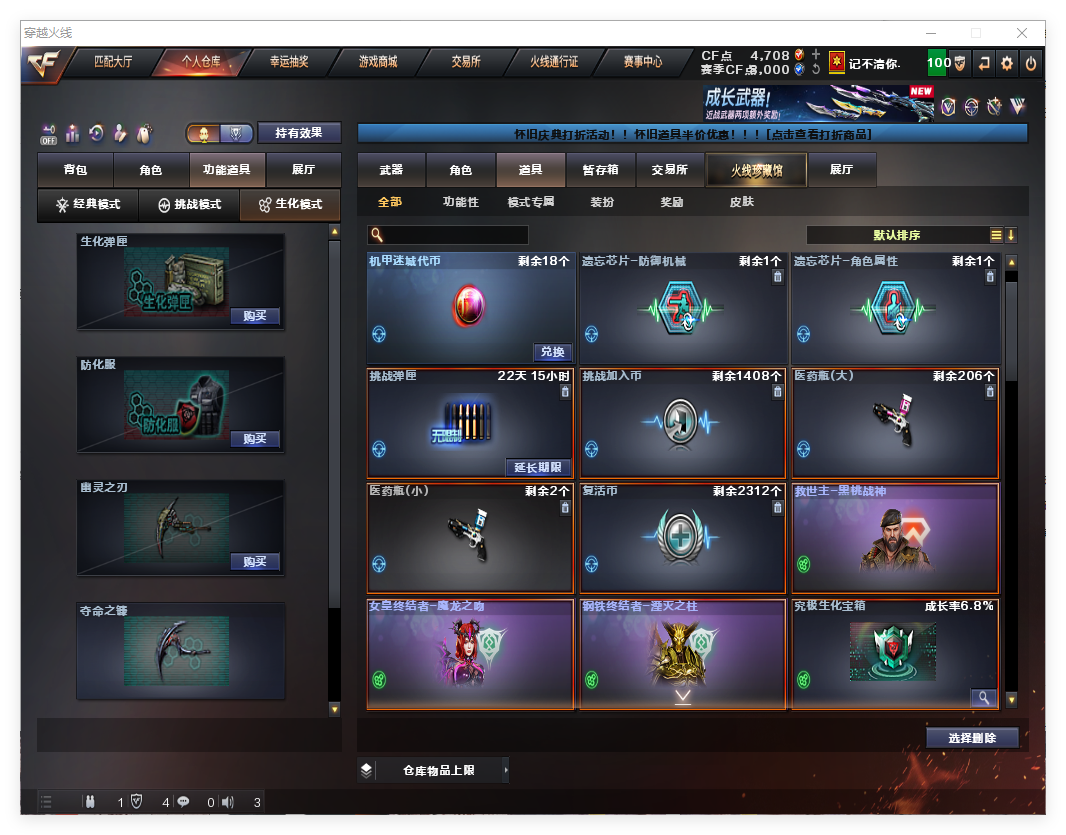Go to 匹配大厅 matchmaking lobby
Image resolution: width=1066 pixels, height=835 pixels.
113,62
